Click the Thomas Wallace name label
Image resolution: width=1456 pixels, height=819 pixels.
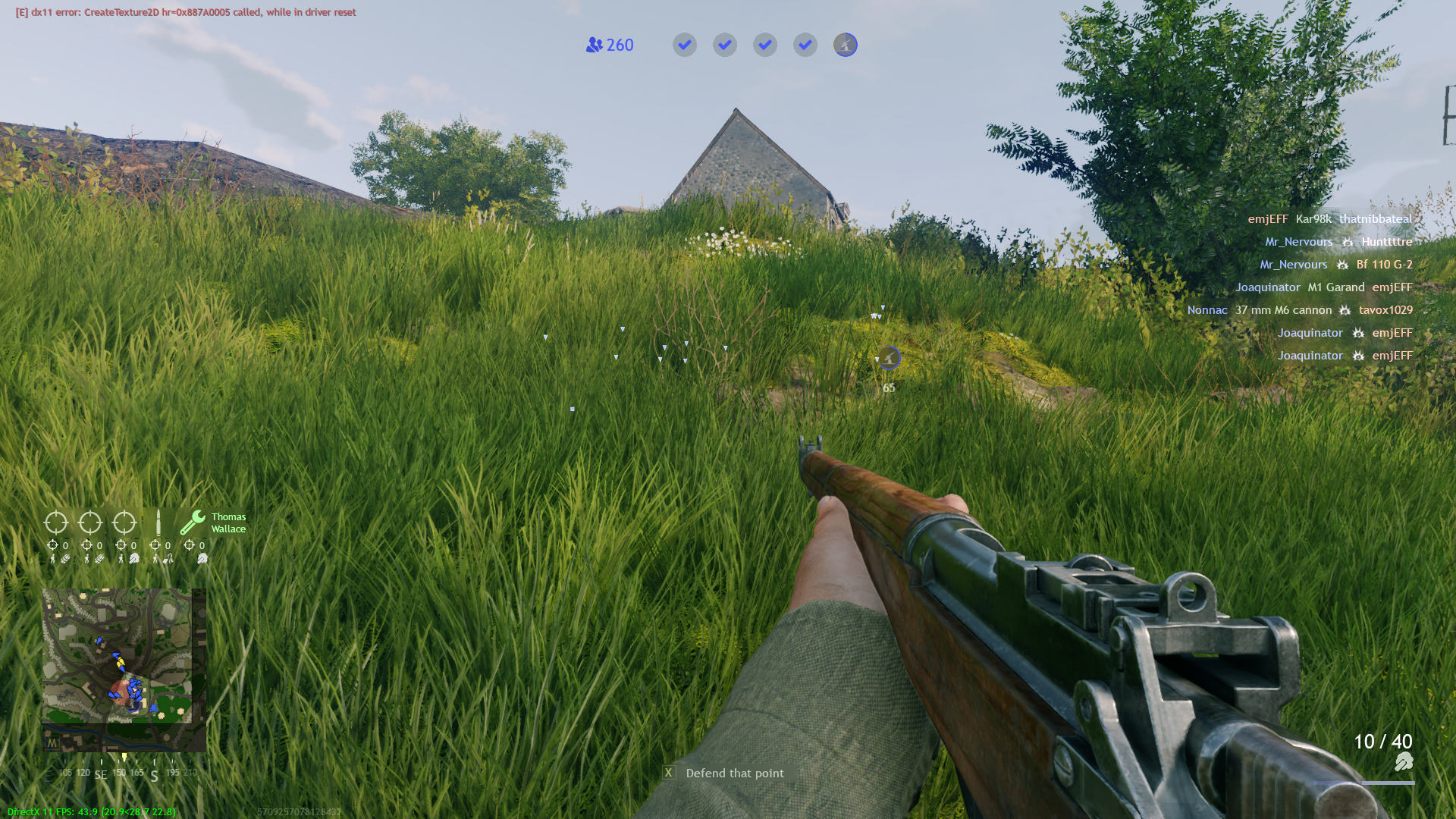coord(227,522)
